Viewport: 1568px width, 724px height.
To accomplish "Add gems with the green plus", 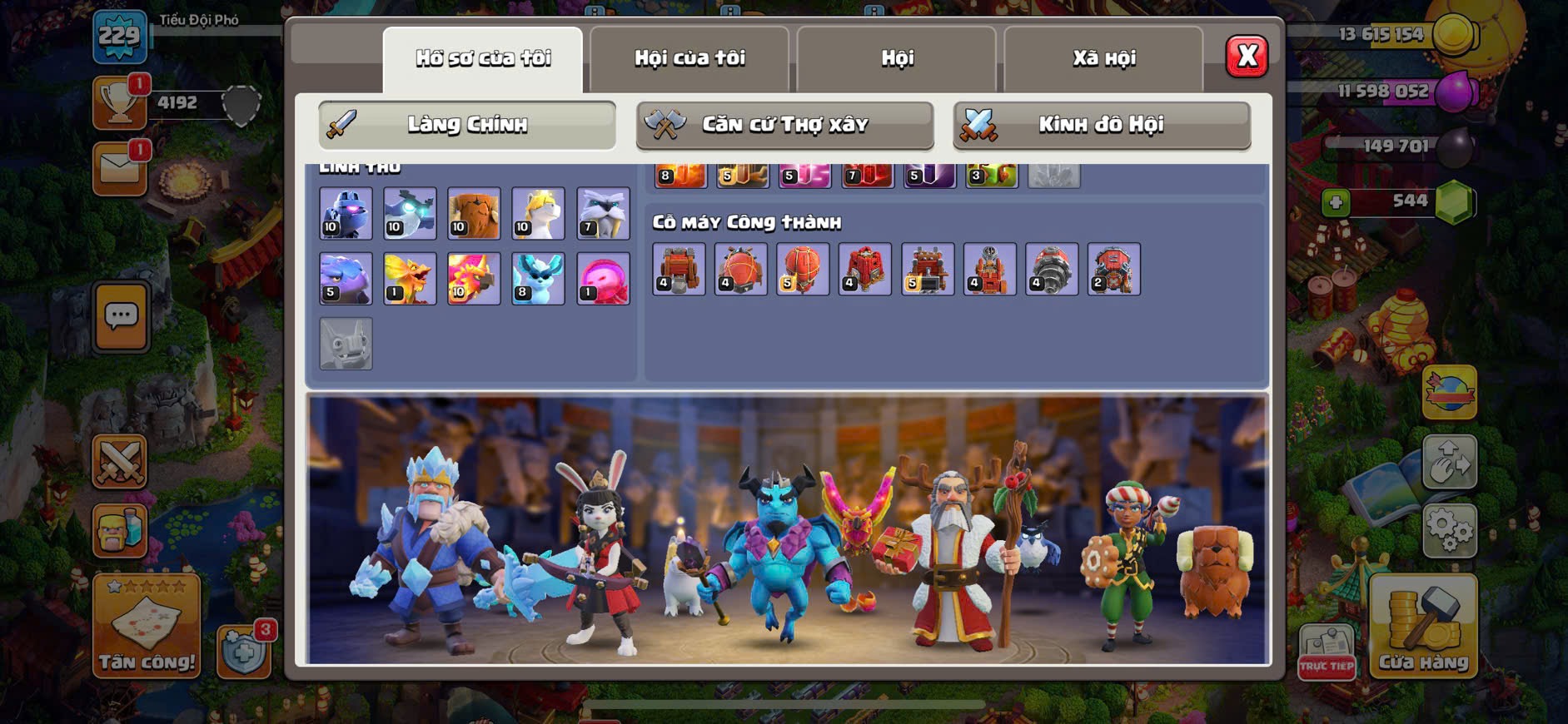I will point(1336,202).
